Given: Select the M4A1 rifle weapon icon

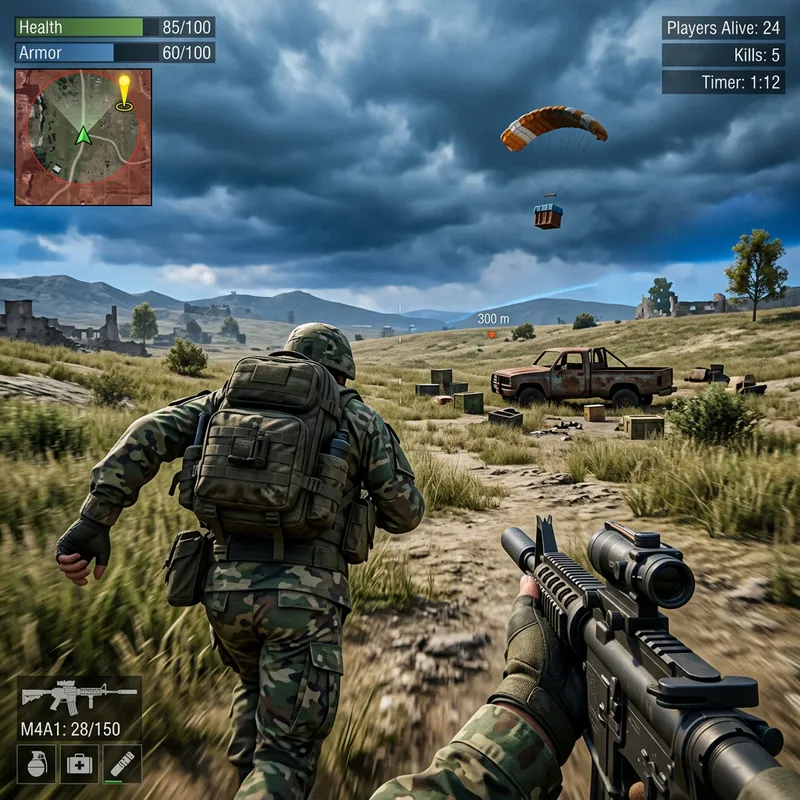Looking at the screenshot, I should [x=78, y=695].
